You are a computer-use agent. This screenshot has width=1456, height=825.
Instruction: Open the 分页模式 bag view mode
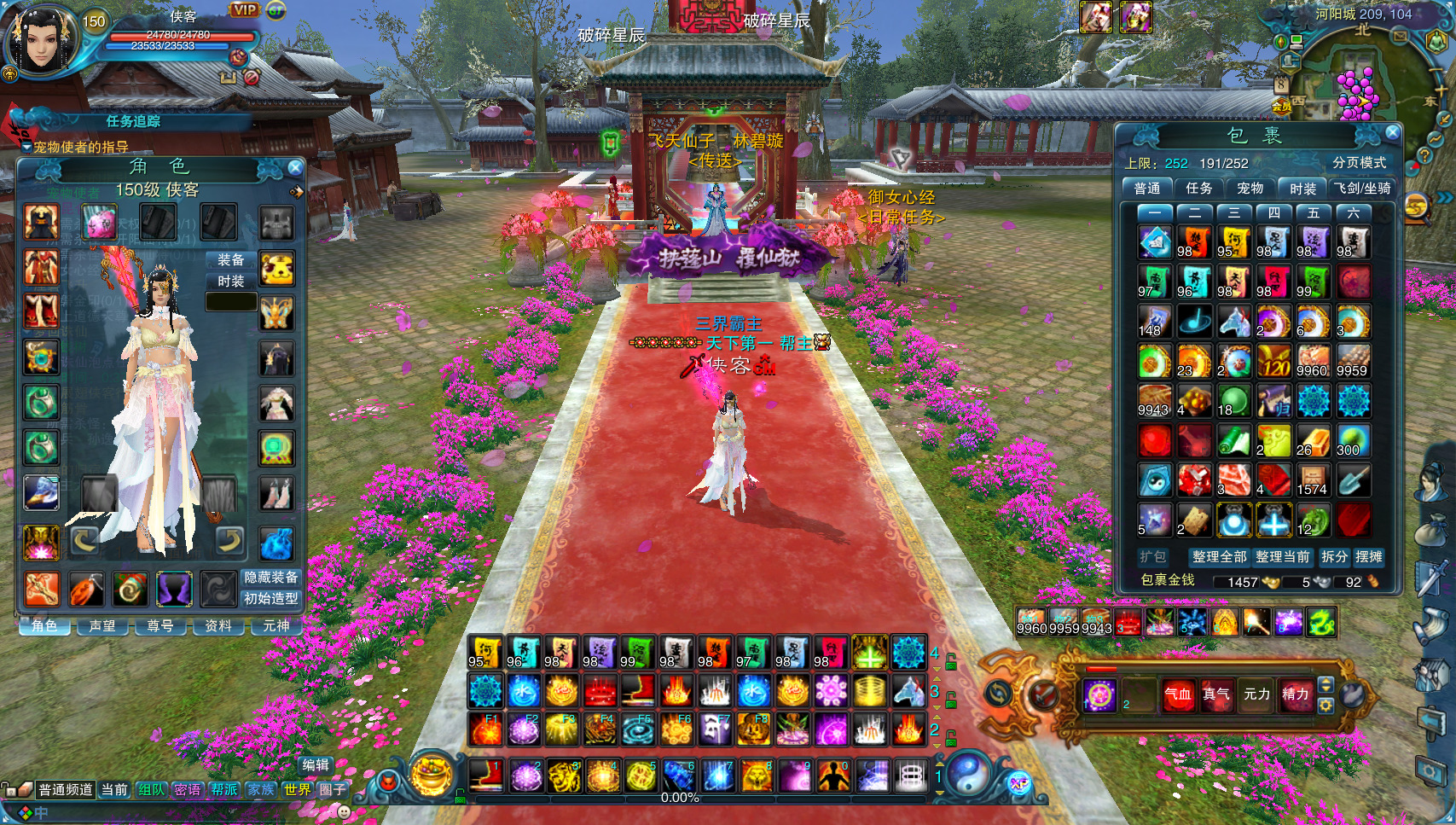(1359, 163)
